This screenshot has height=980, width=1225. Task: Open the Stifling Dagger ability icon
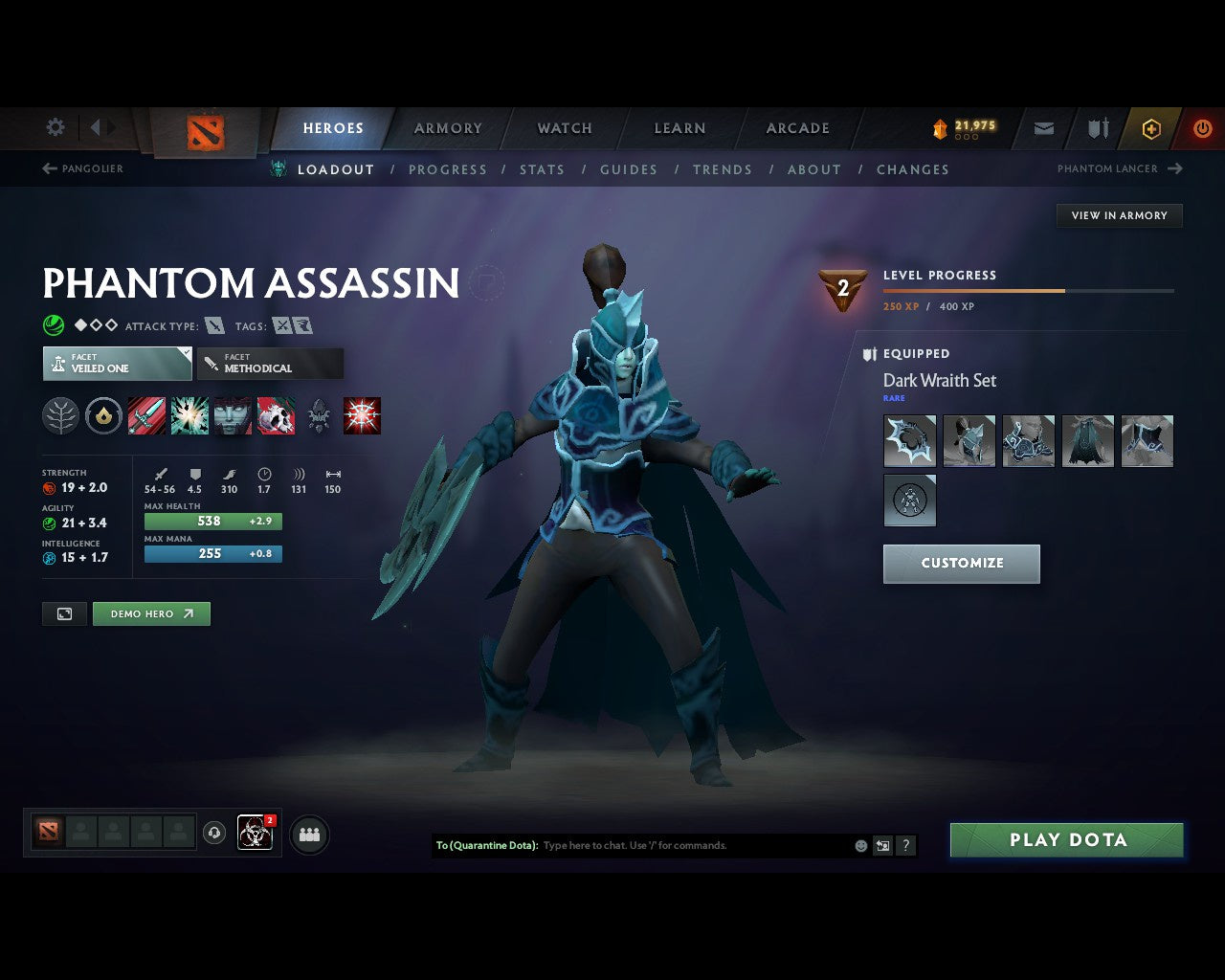click(x=146, y=415)
